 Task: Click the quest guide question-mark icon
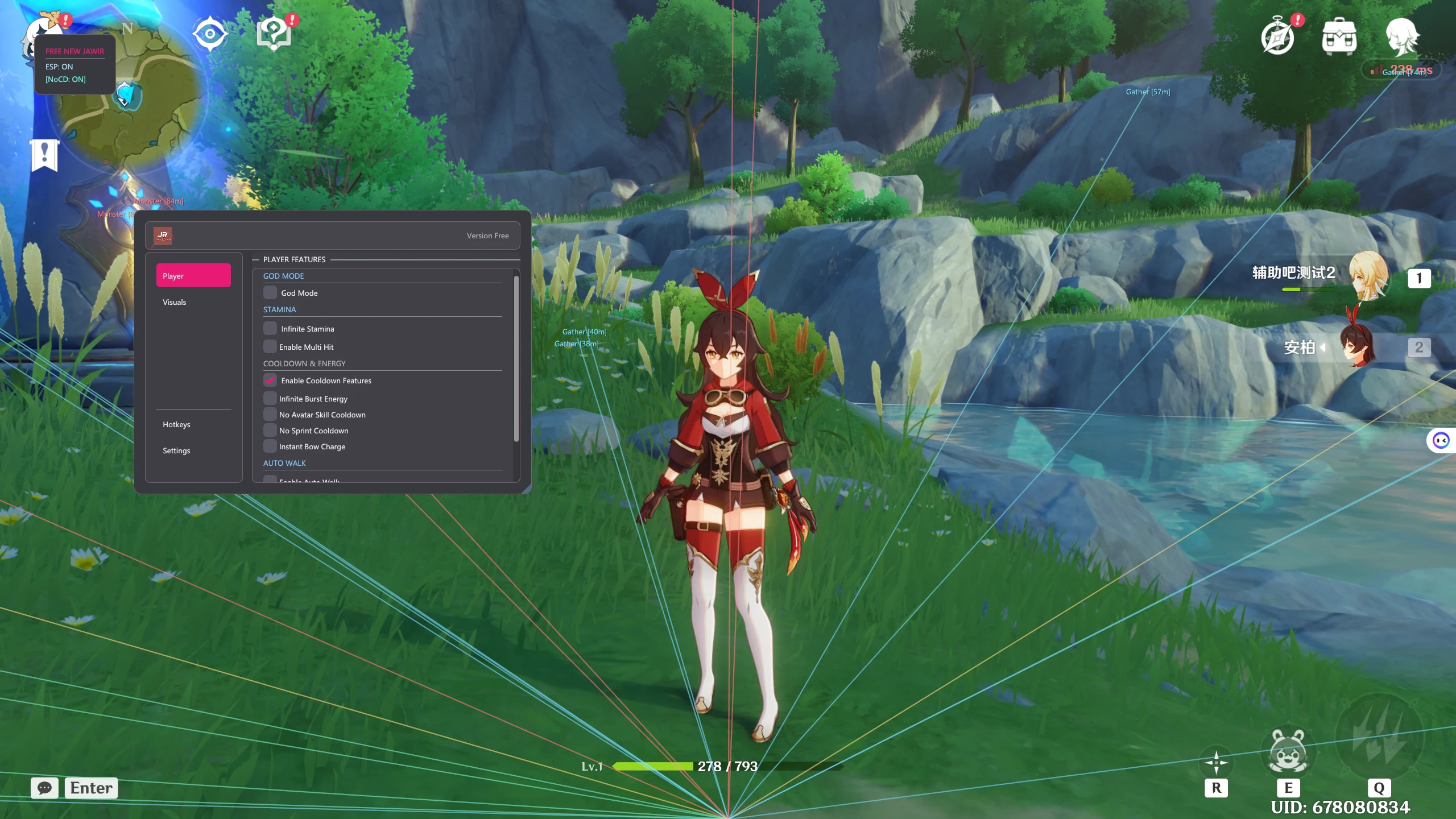point(274,34)
